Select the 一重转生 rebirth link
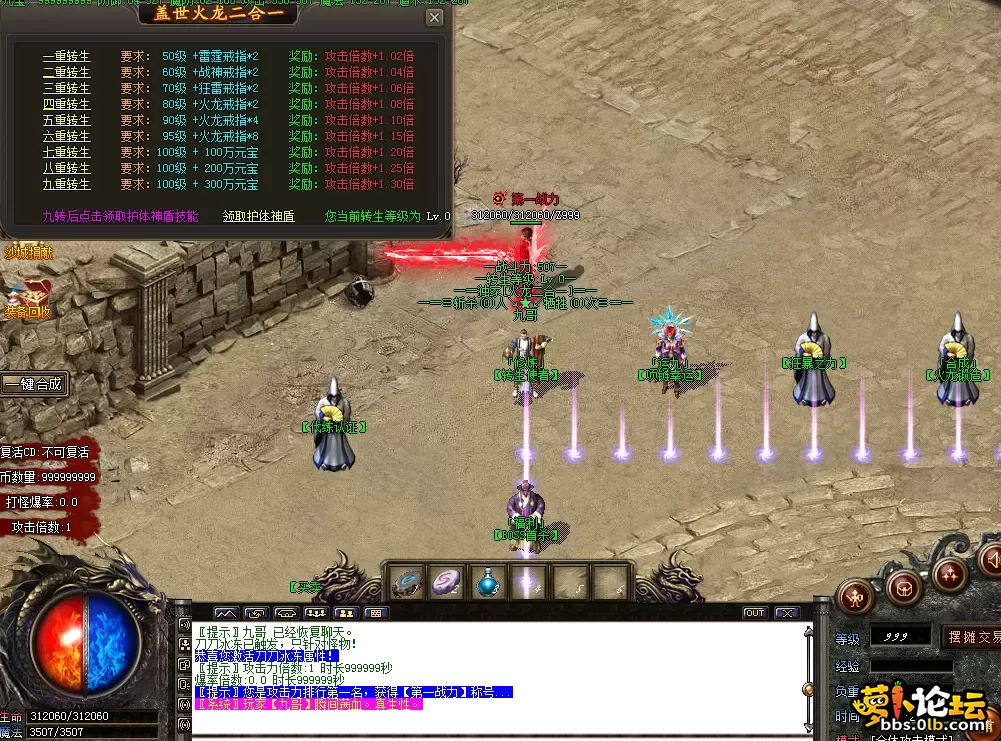Screen dimensions: 1001x741 coord(66,57)
